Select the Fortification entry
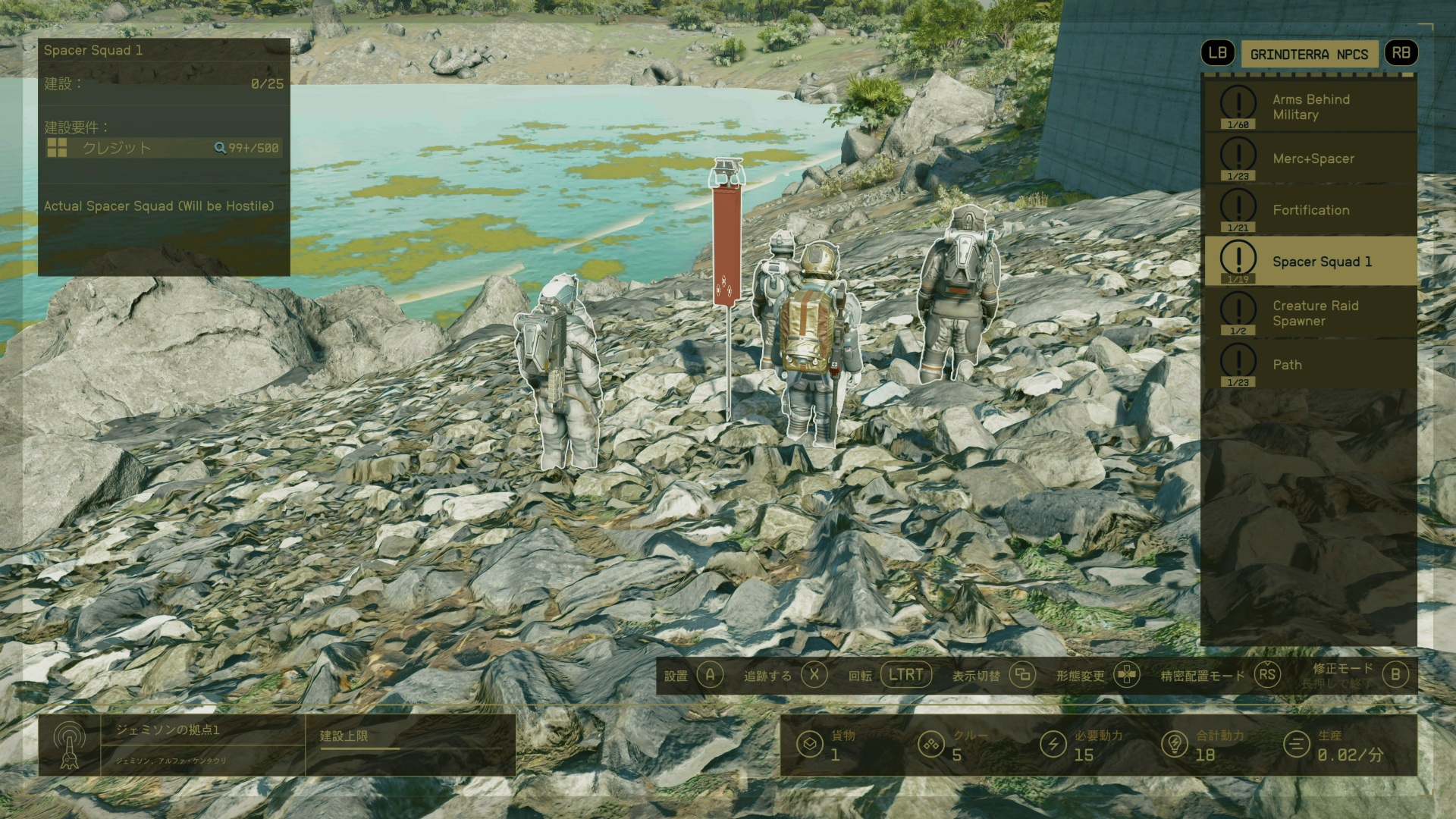Image resolution: width=1456 pixels, height=819 pixels. pyautogui.click(x=1310, y=210)
